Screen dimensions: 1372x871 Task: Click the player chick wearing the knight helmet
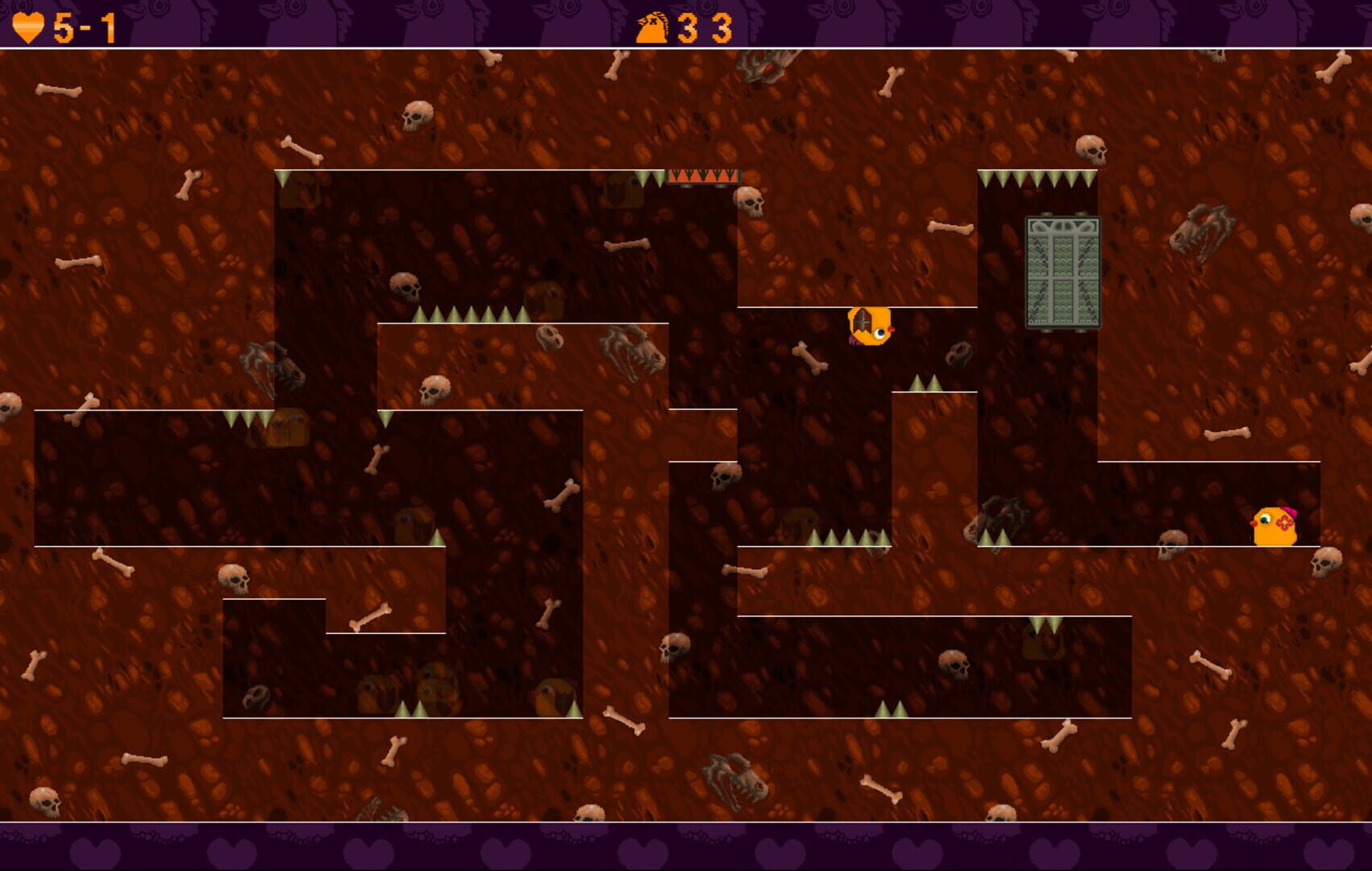point(871,327)
